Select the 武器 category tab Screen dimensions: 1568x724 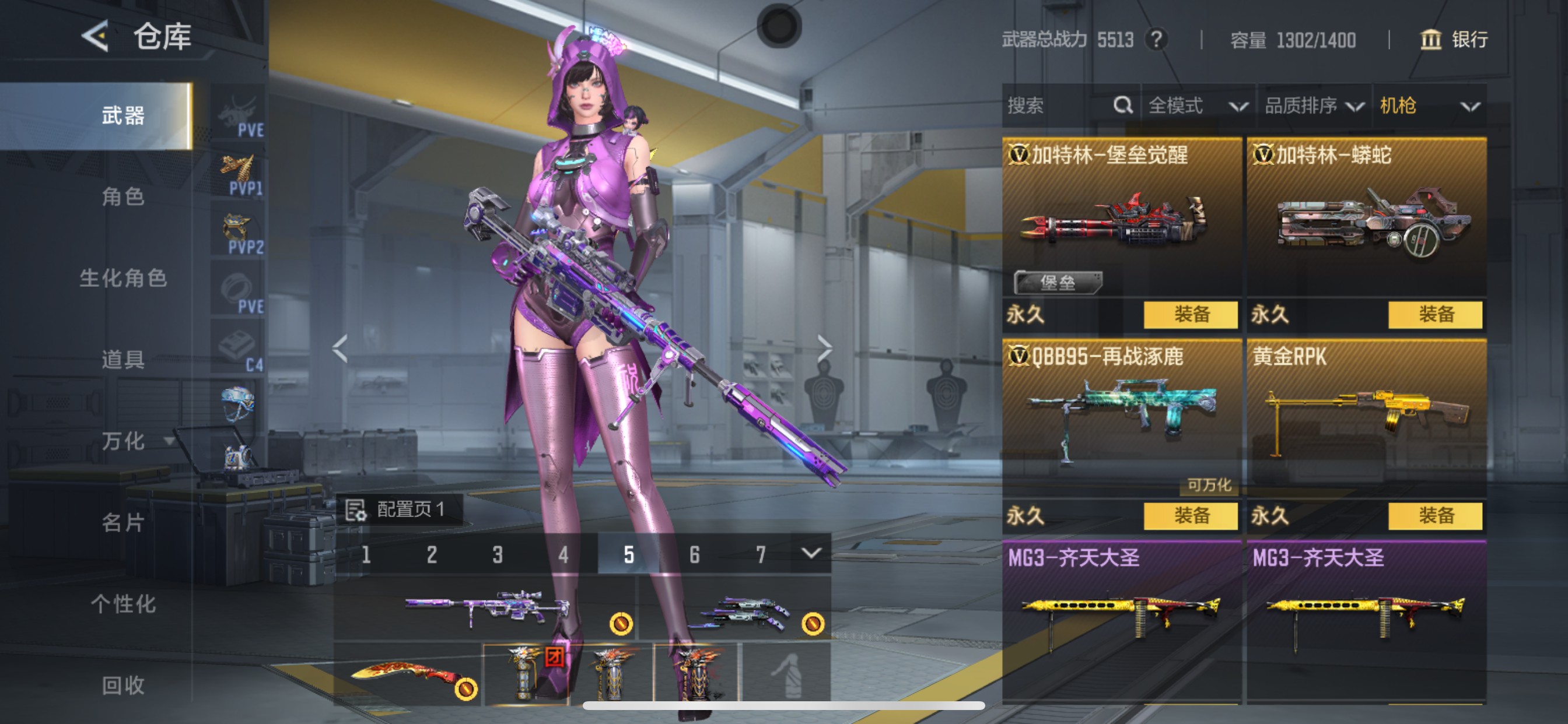tap(123, 115)
